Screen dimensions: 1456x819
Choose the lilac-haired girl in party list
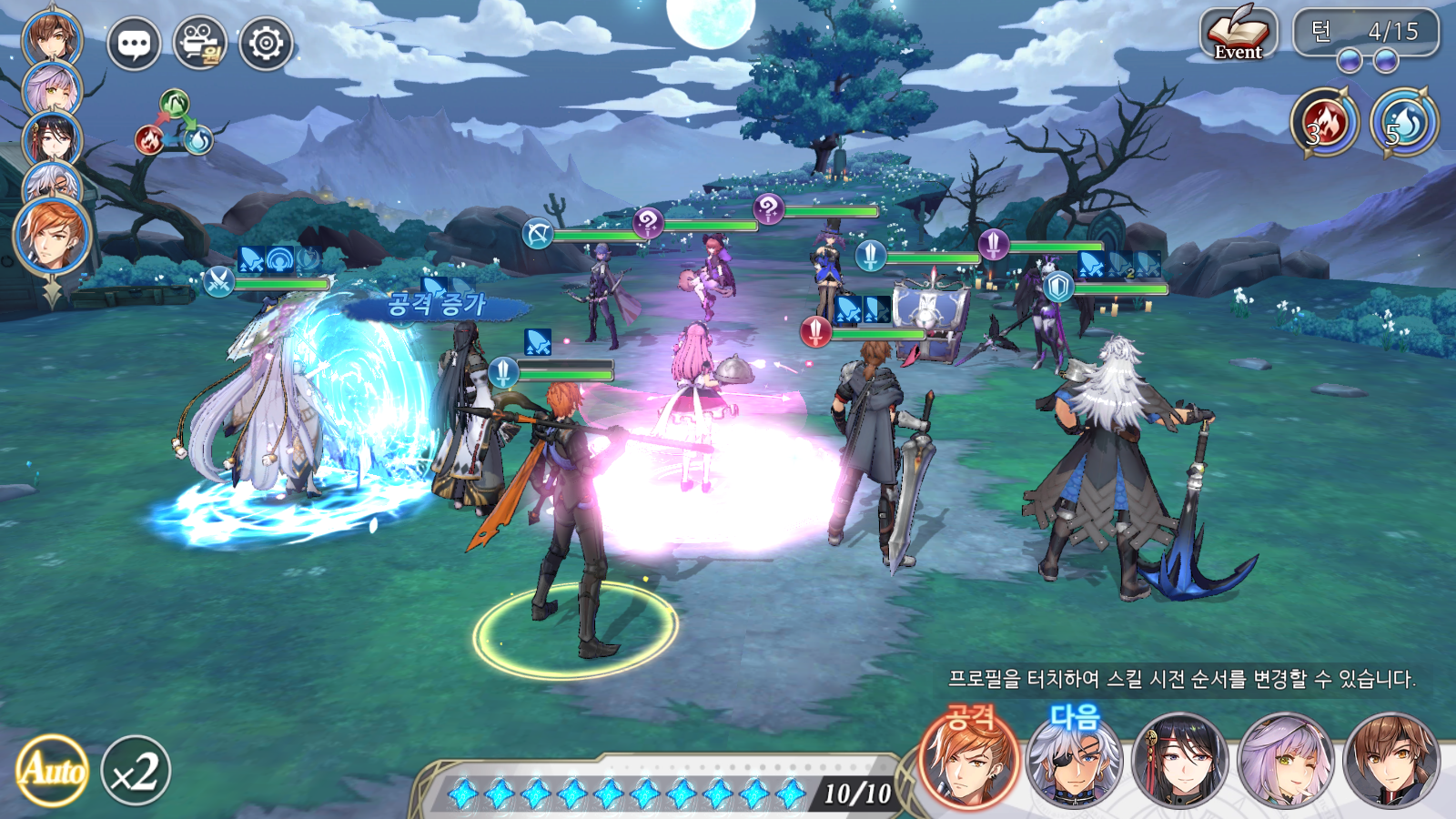[51, 89]
